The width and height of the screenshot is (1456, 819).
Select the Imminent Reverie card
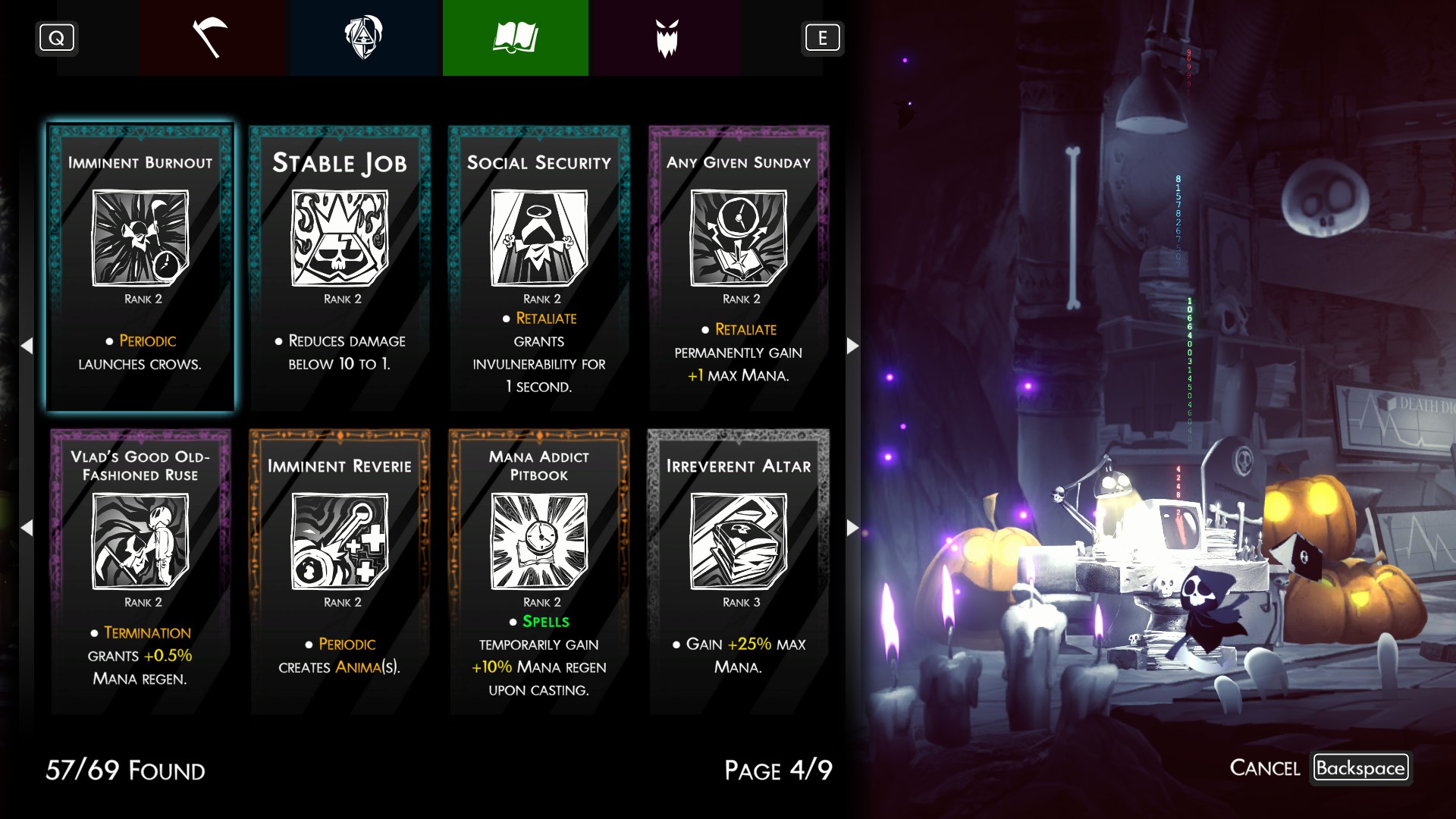pos(340,571)
